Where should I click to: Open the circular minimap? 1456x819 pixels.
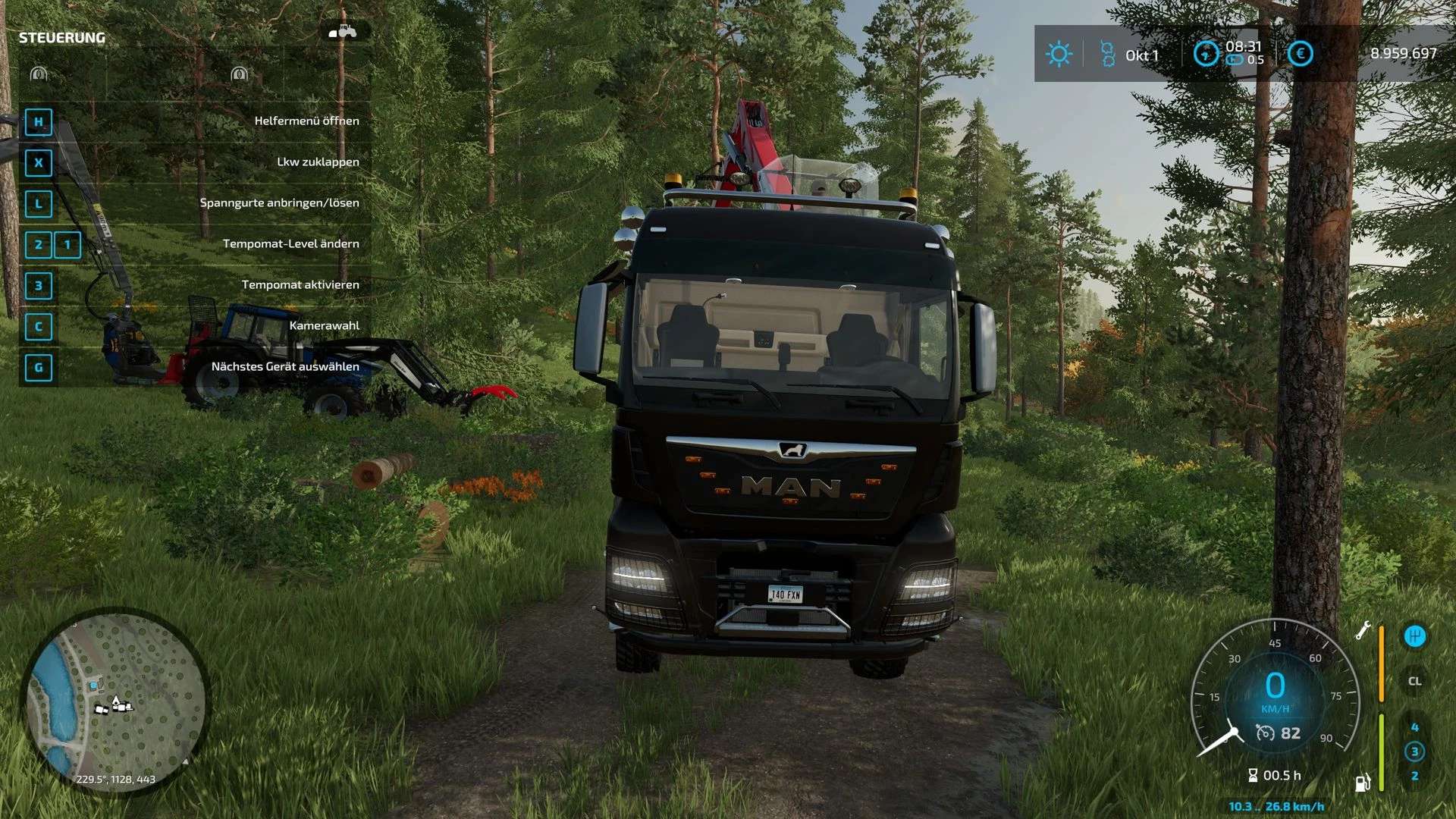pyautogui.click(x=115, y=701)
